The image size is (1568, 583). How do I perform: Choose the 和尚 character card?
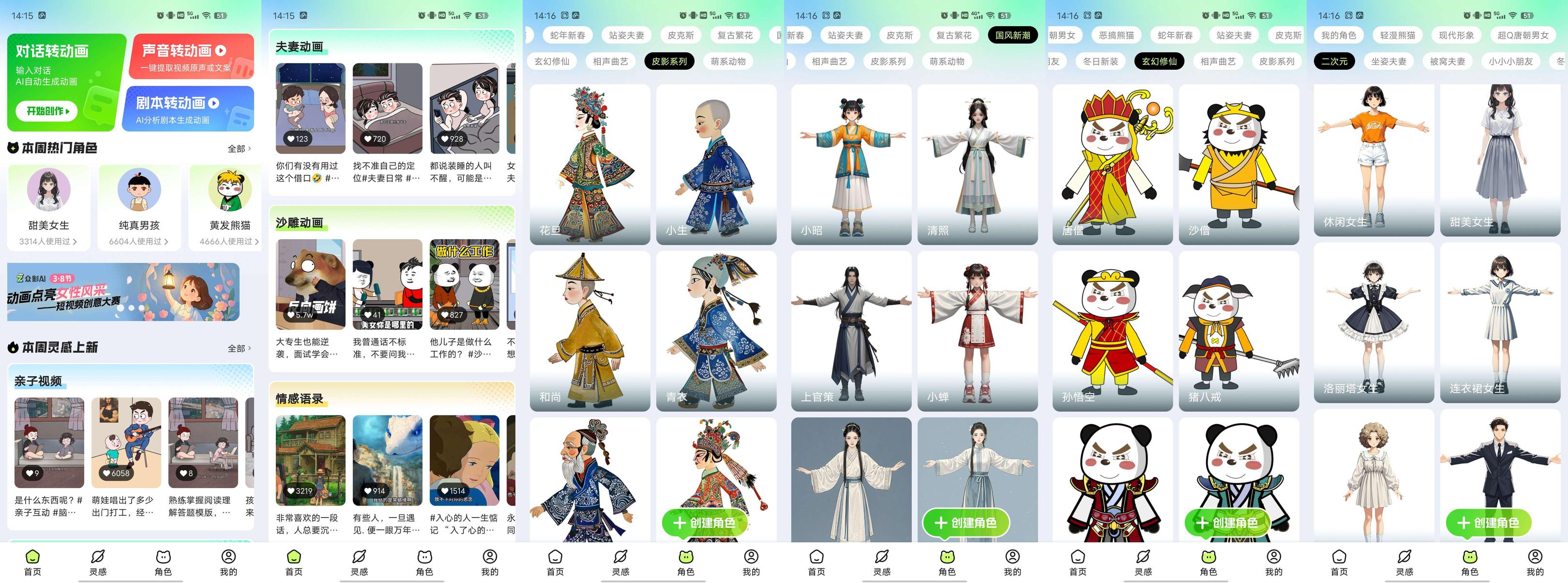click(589, 331)
